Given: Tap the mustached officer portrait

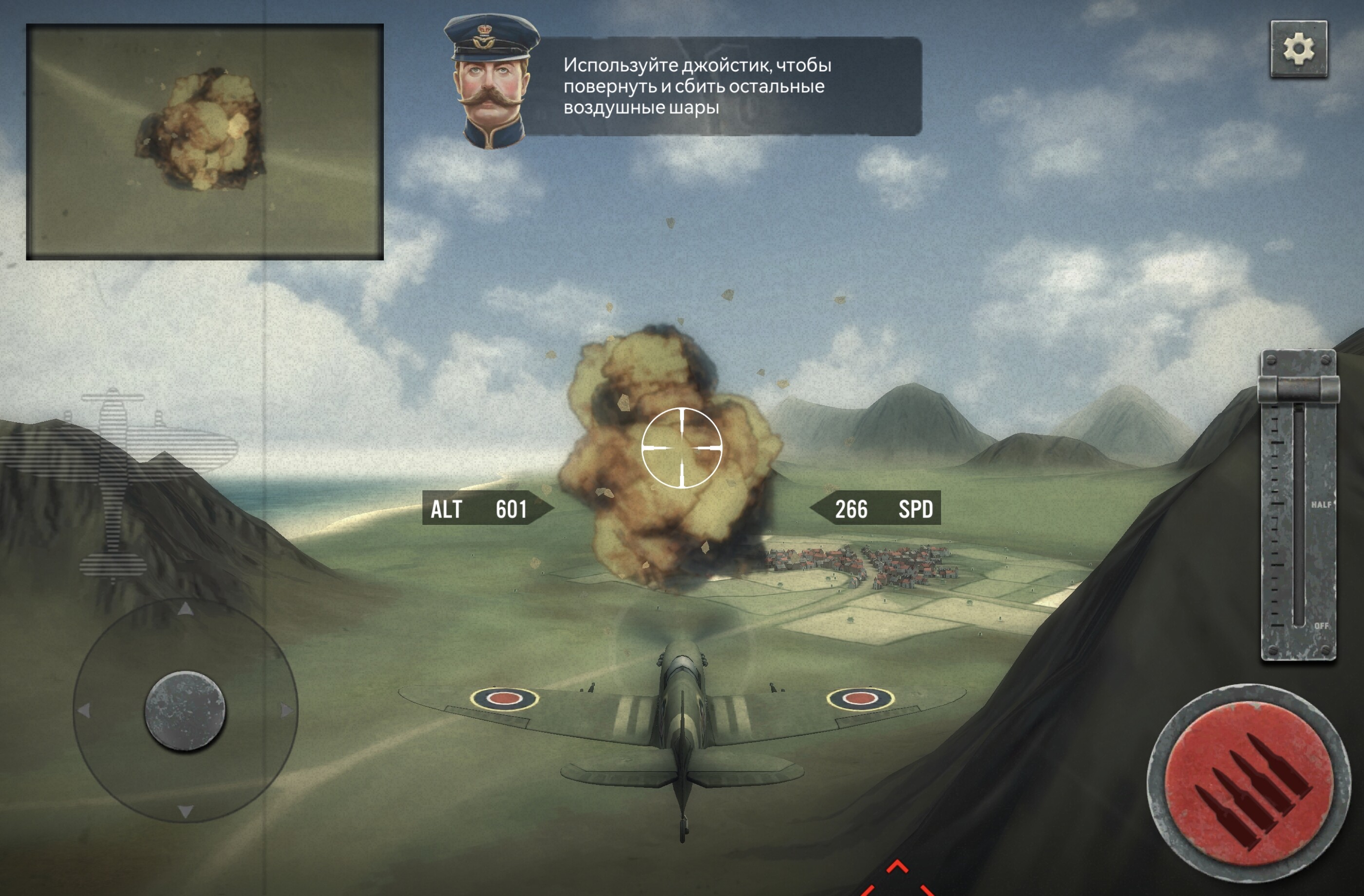Looking at the screenshot, I should pos(491,82).
